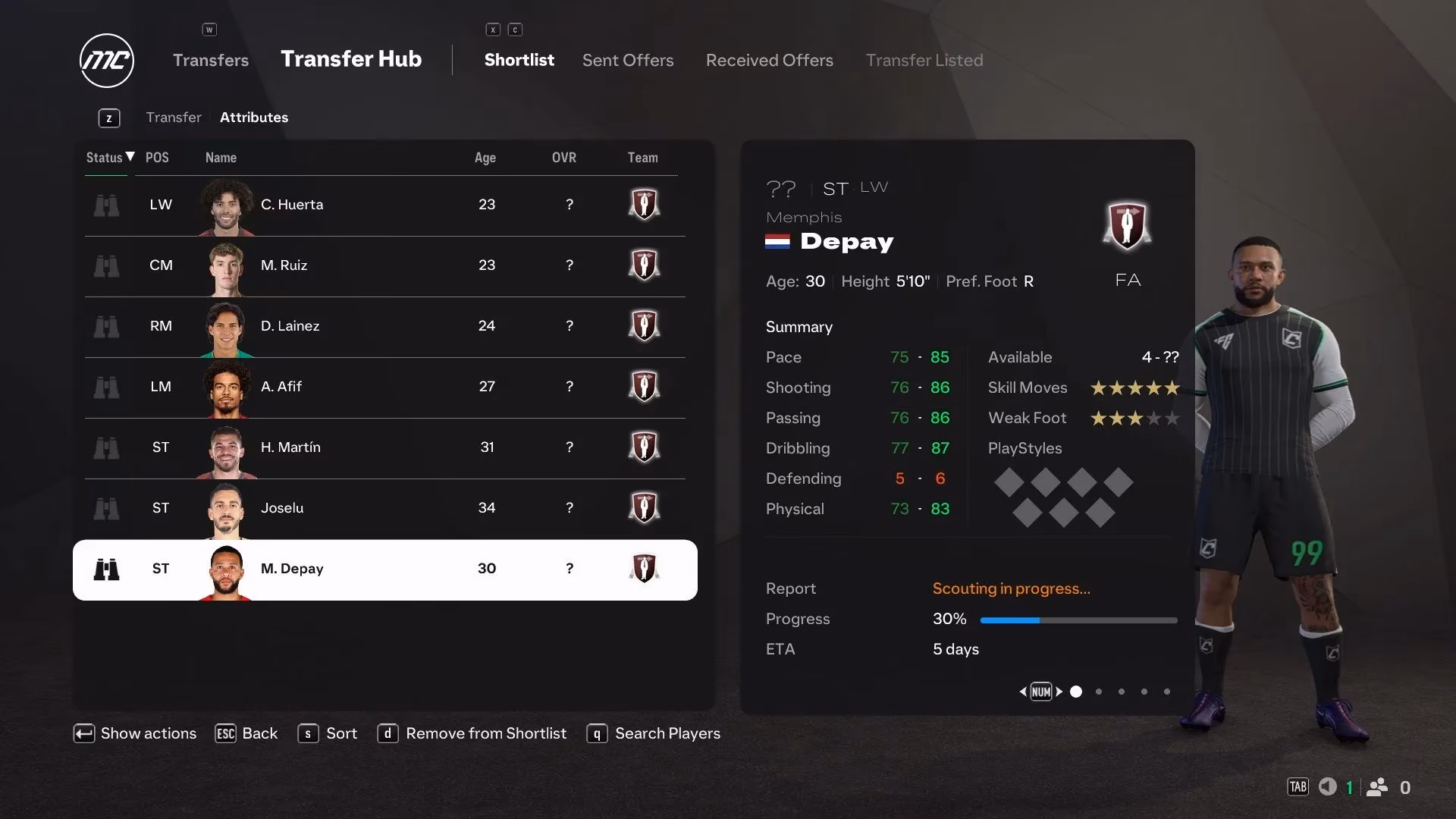Advance to the next profile page with the right arrow
Image resolution: width=1456 pixels, height=819 pixels.
pyautogui.click(x=1061, y=691)
